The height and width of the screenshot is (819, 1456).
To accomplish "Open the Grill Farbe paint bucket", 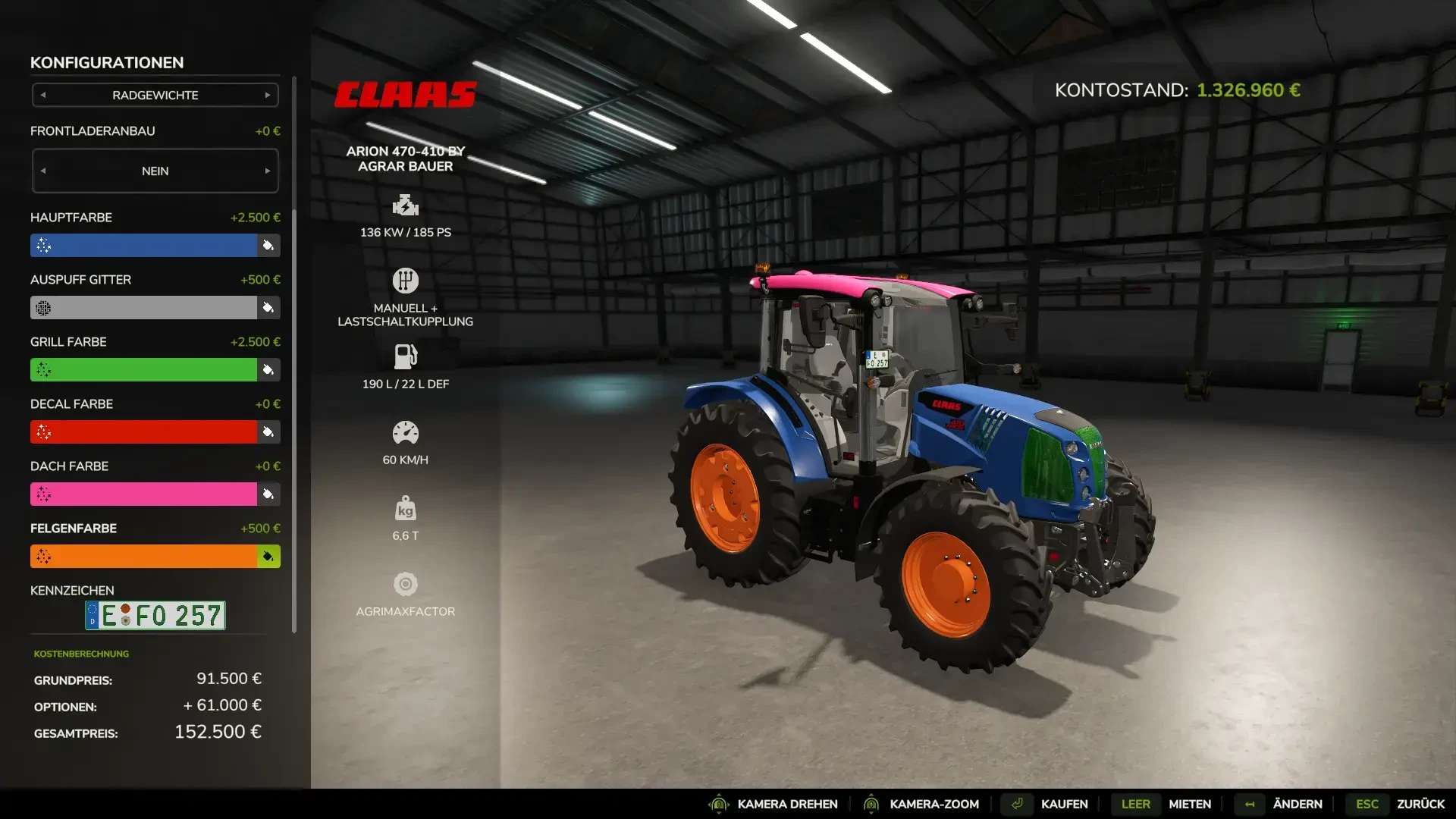I will (268, 370).
